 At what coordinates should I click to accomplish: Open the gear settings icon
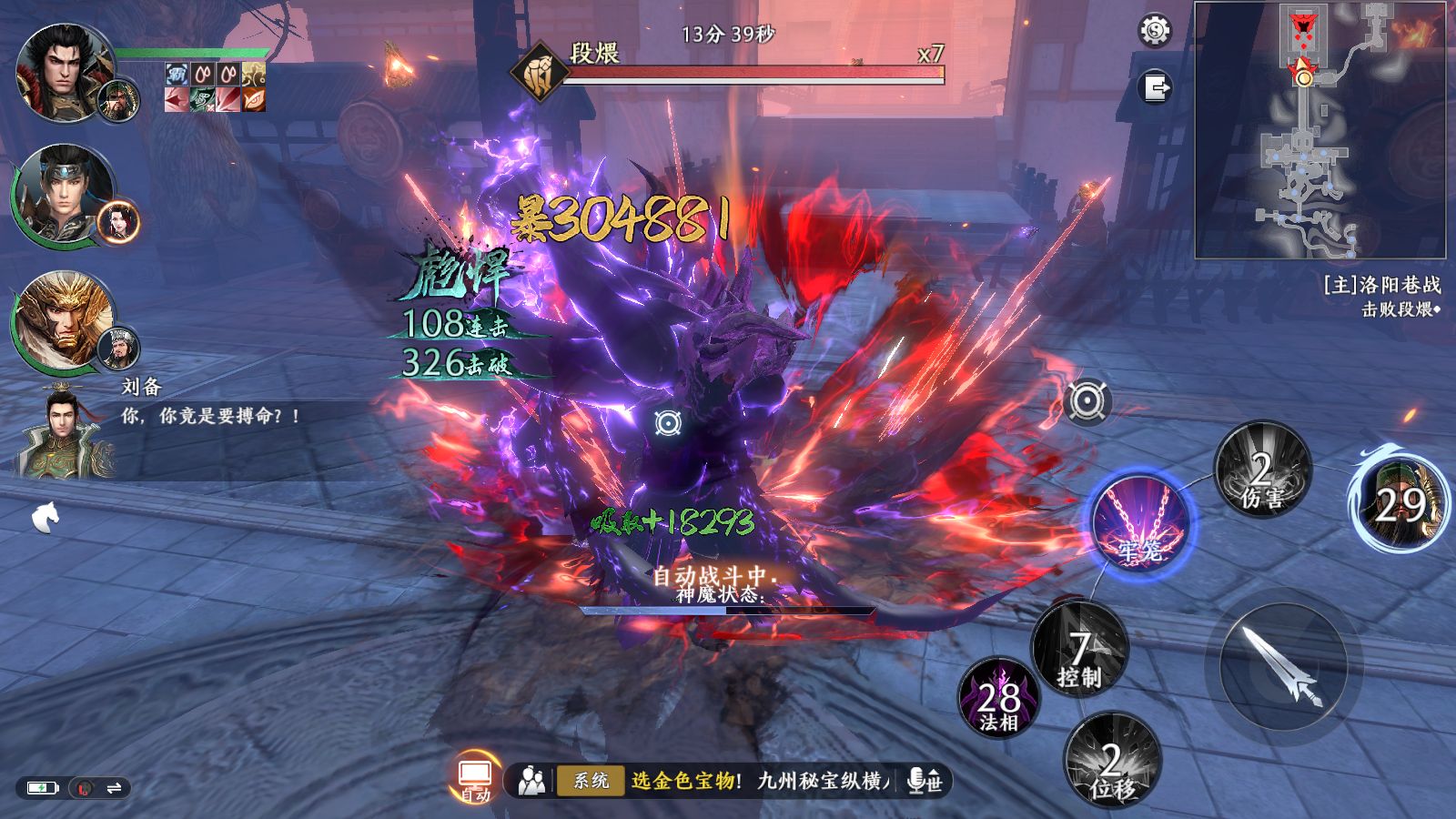(x=1155, y=32)
